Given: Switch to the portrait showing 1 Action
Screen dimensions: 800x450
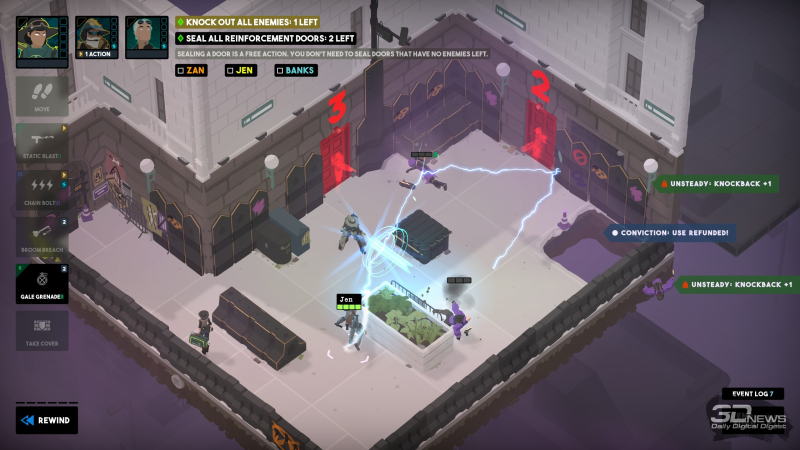Looking at the screenshot, I should pyautogui.click(x=97, y=38).
